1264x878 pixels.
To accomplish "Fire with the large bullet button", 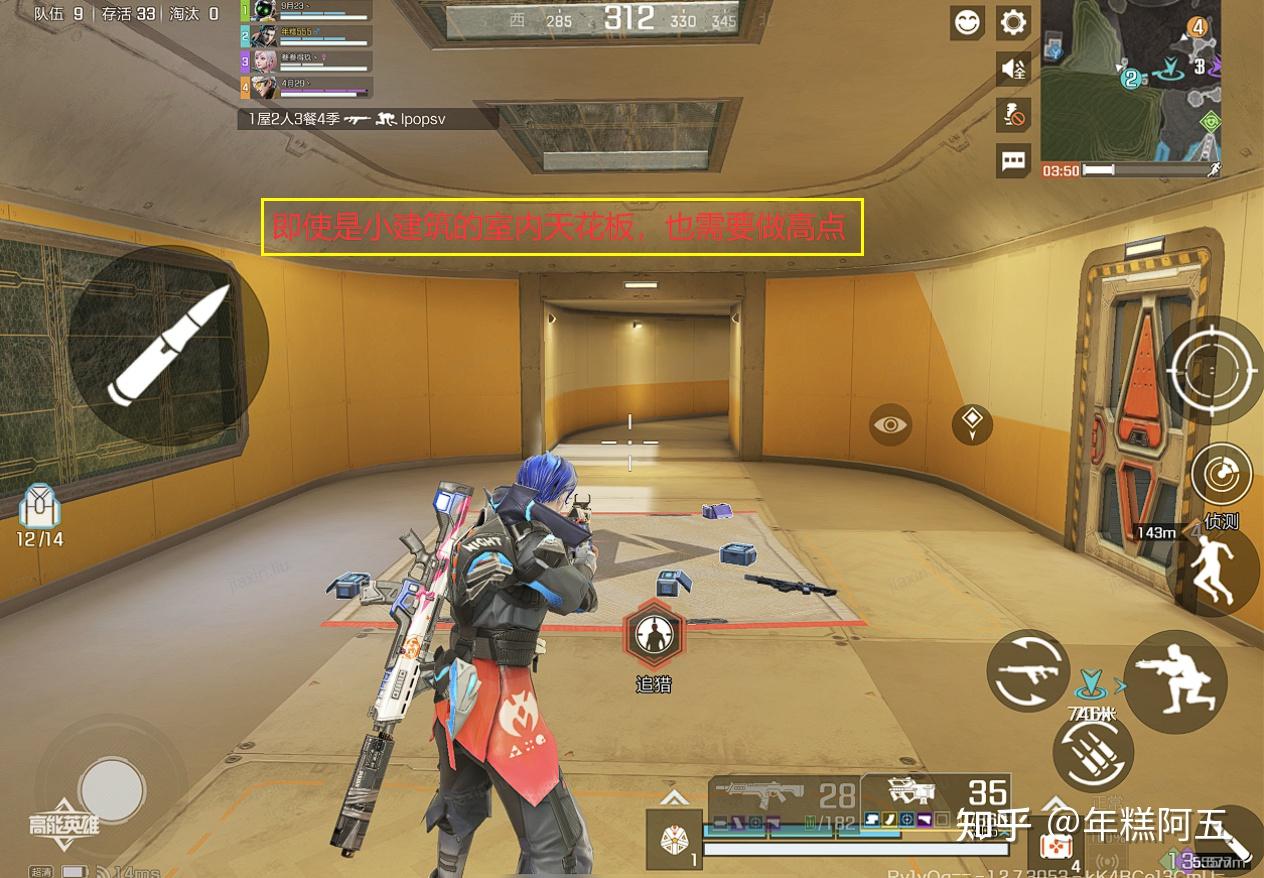I will [168, 345].
